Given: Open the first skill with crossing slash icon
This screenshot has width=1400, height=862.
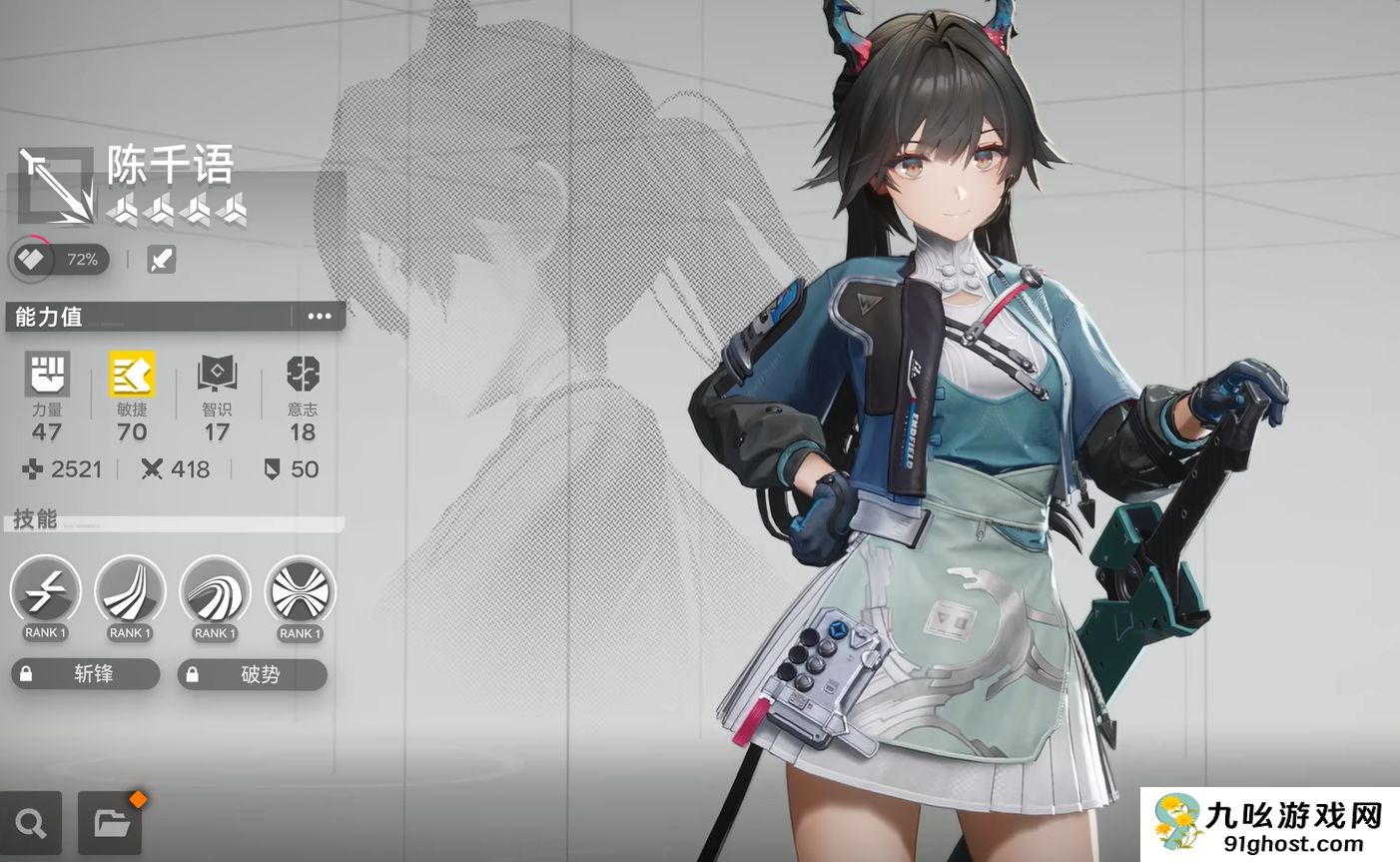Looking at the screenshot, I should [x=46, y=593].
